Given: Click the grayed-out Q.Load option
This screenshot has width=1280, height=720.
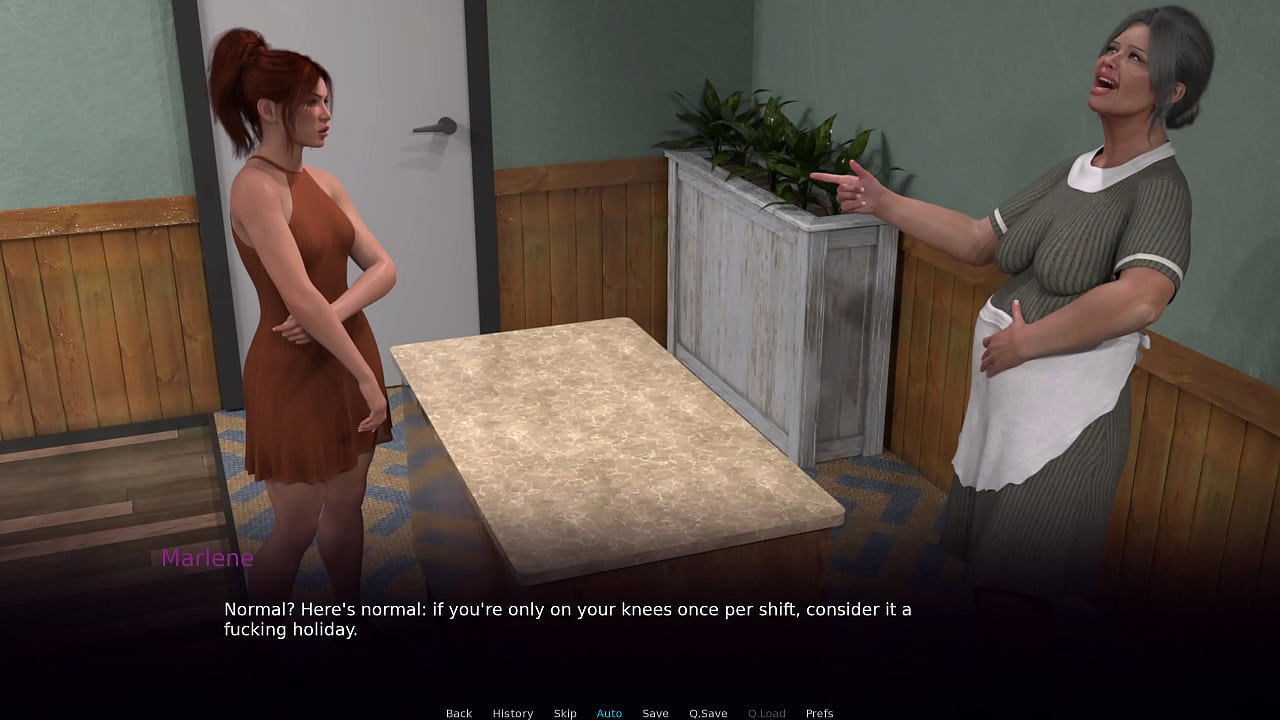Looking at the screenshot, I should click(x=766, y=713).
